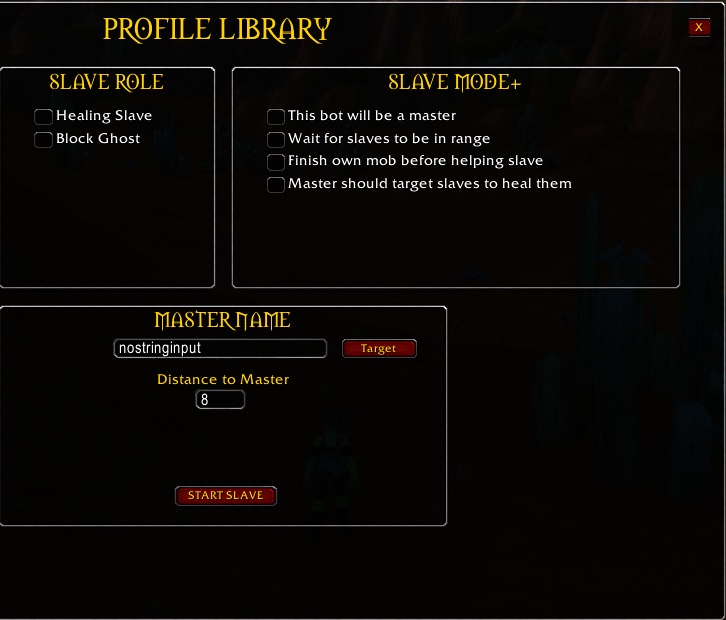This screenshot has height=620, width=726.
Task: Tick 'Finish own mob before helping slave'
Action: [x=276, y=162]
